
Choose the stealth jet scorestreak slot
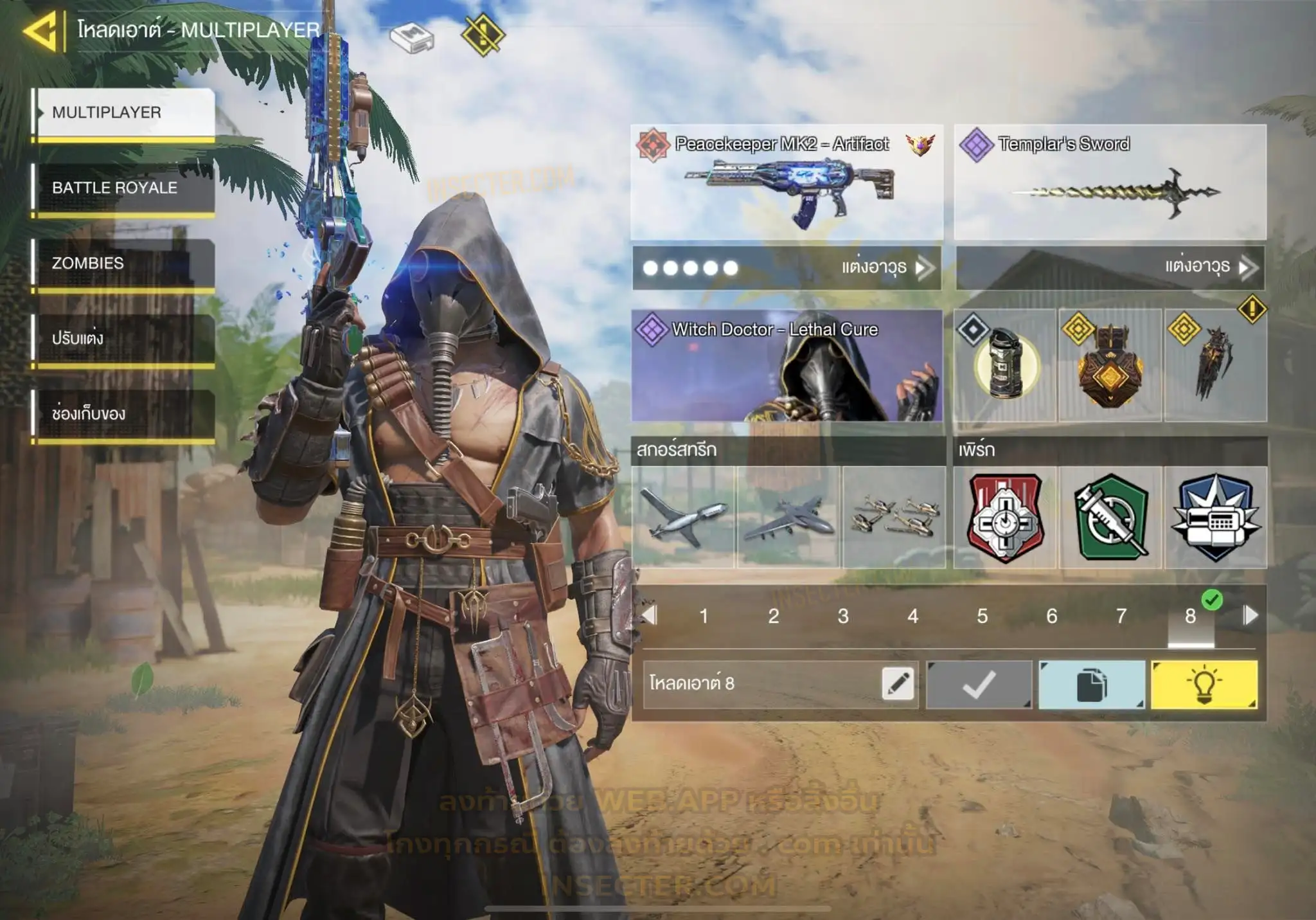(x=788, y=517)
